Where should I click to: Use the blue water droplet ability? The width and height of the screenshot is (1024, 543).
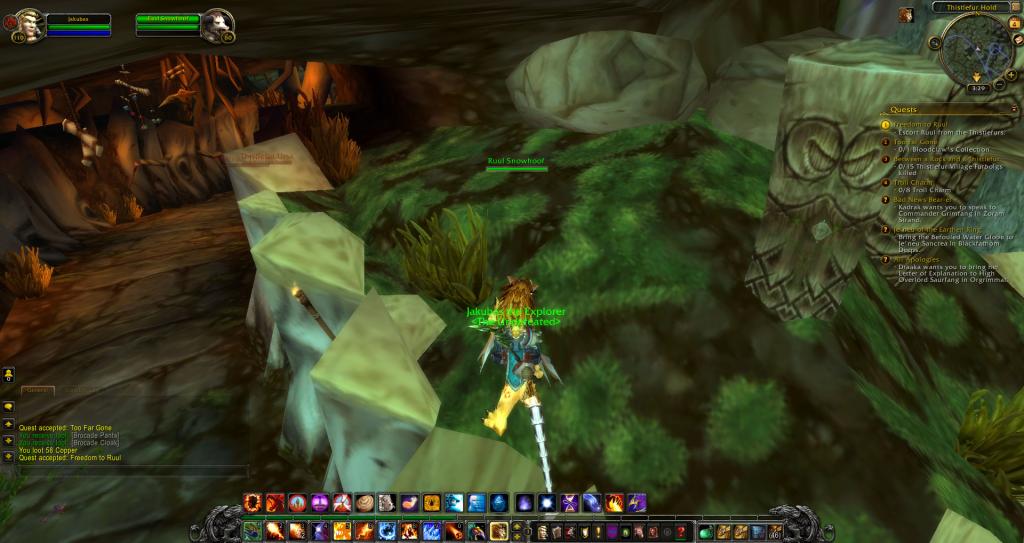tap(498, 502)
